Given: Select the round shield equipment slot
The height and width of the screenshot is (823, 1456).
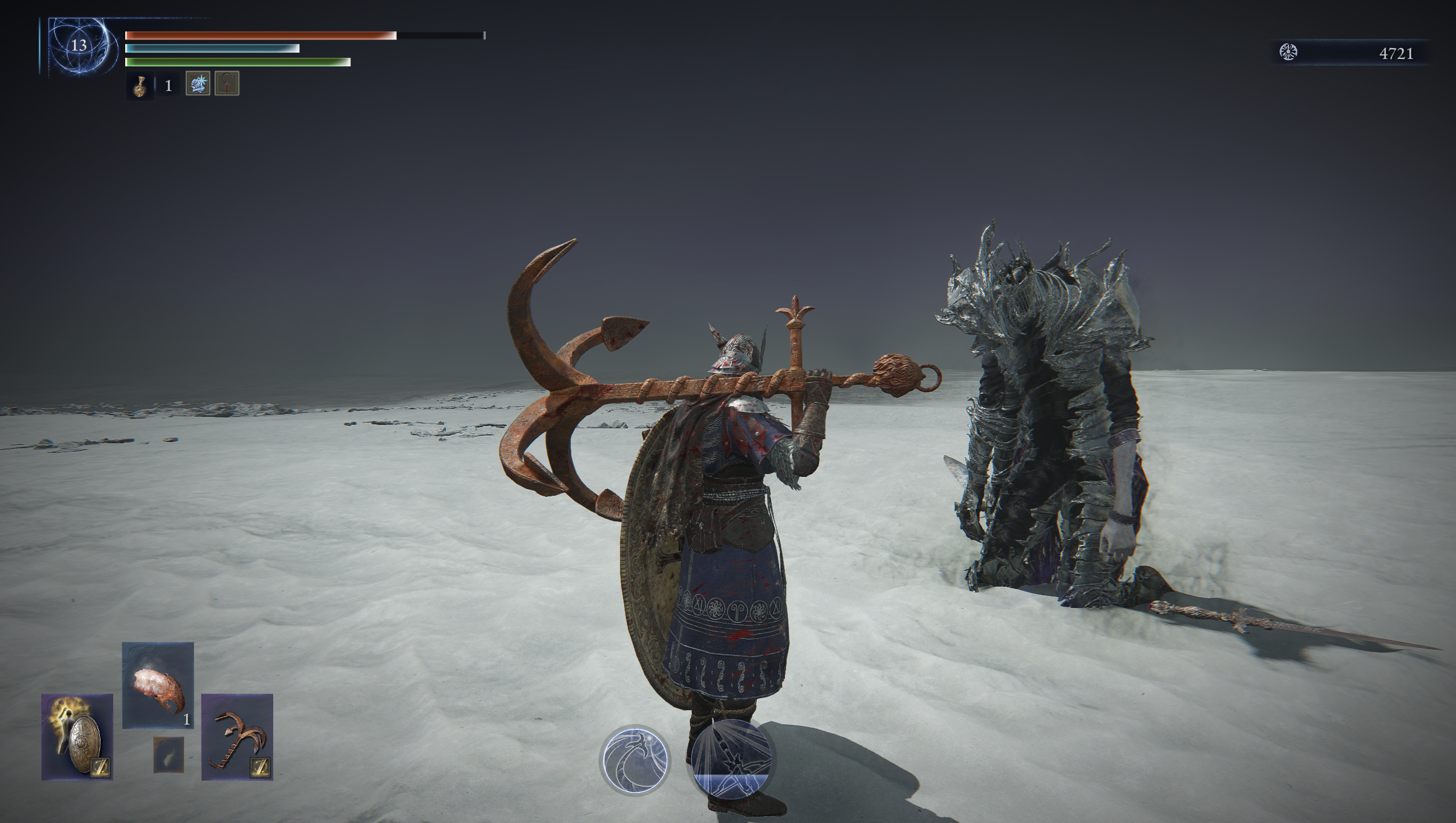Looking at the screenshot, I should (x=77, y=737).
